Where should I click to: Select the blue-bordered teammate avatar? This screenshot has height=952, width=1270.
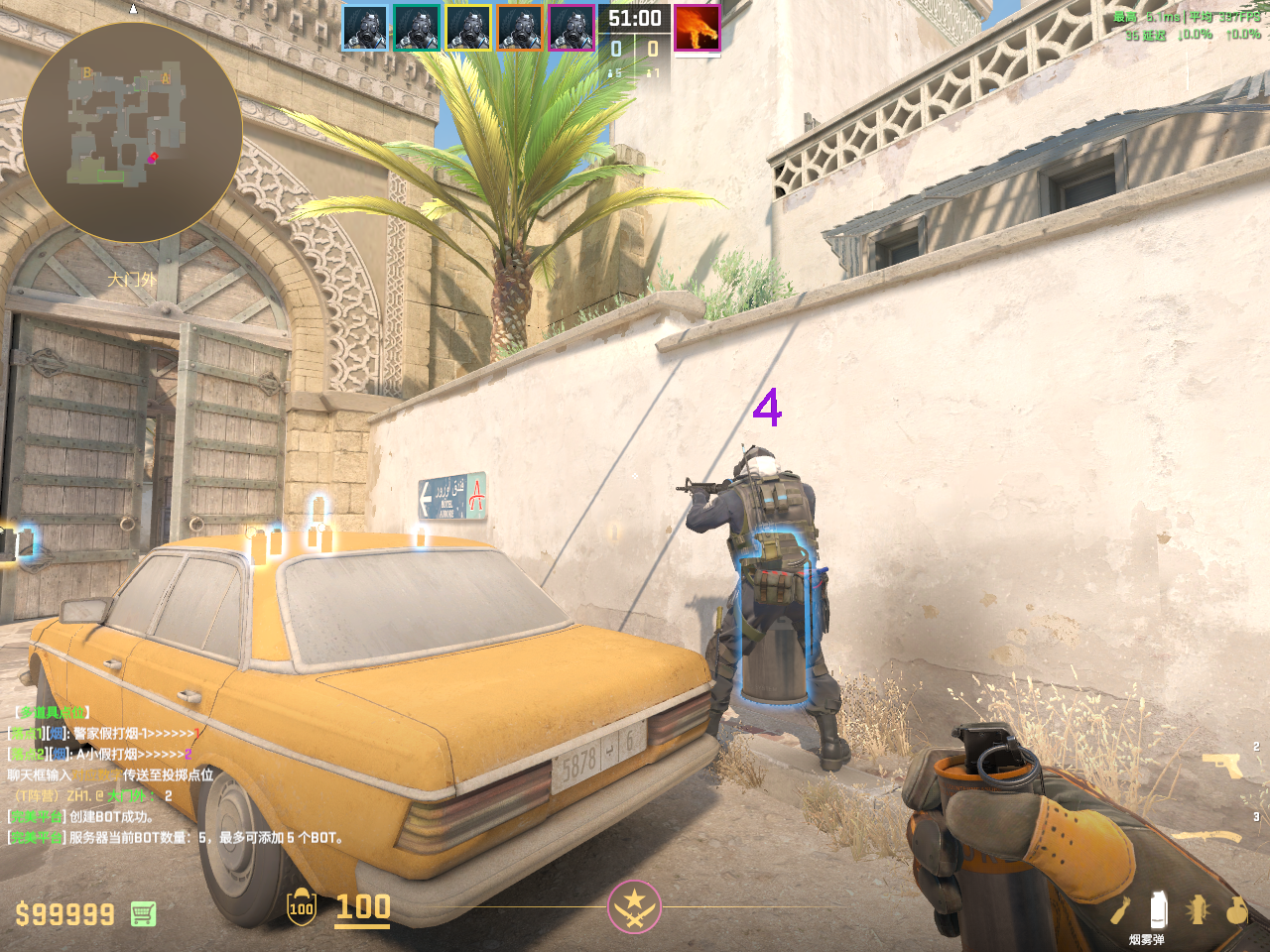(365, 28)
